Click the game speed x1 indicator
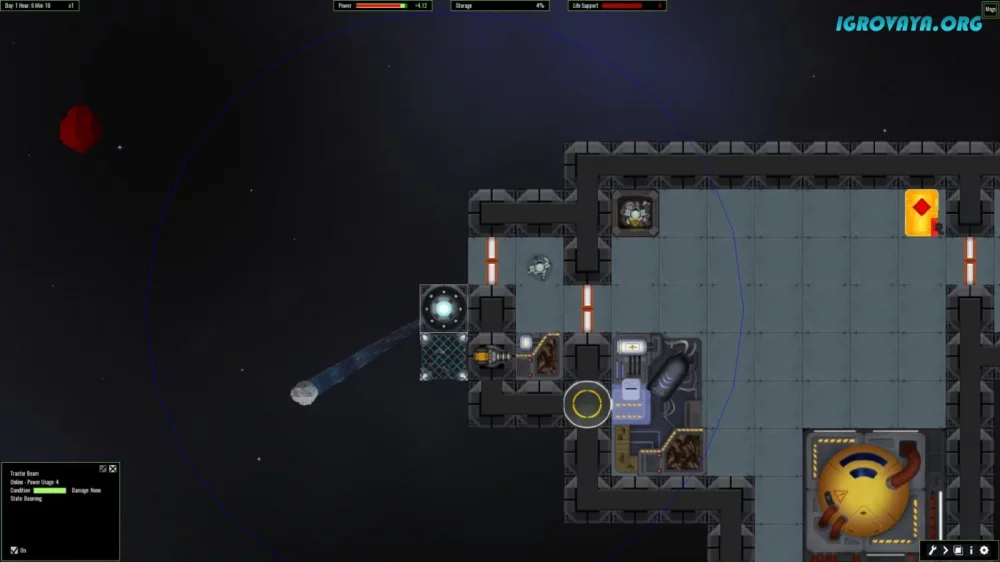Screen dimensions: 1000x562 click(x=71, y=6)
